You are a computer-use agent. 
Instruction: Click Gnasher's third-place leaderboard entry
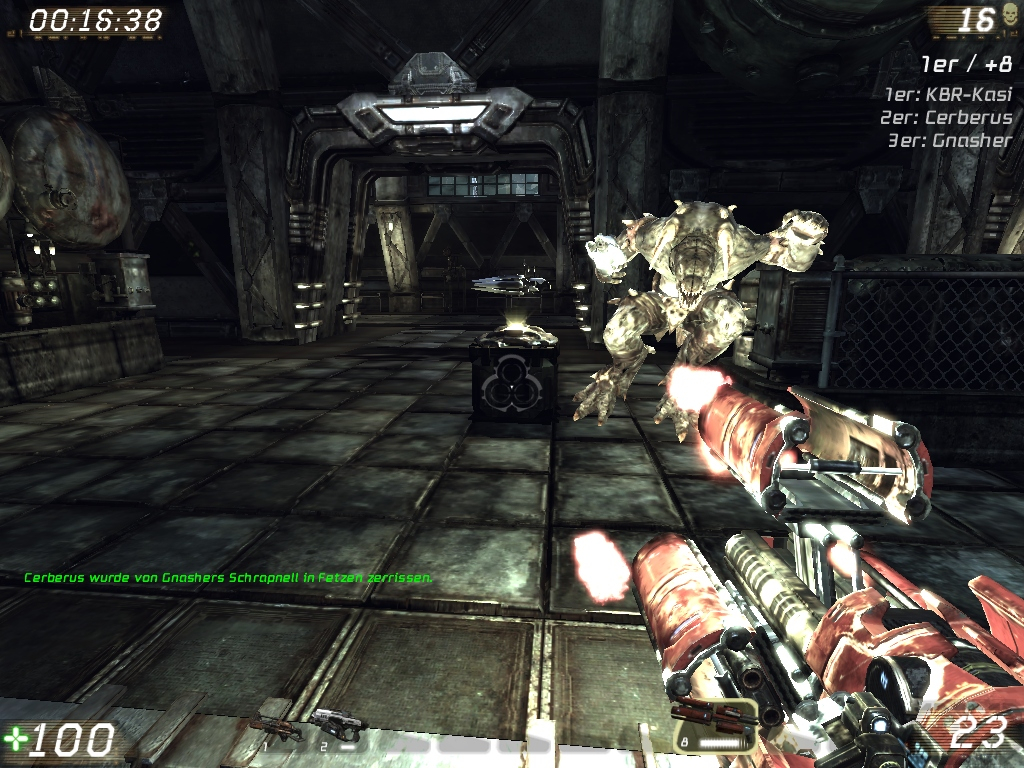tap(950, 140)
